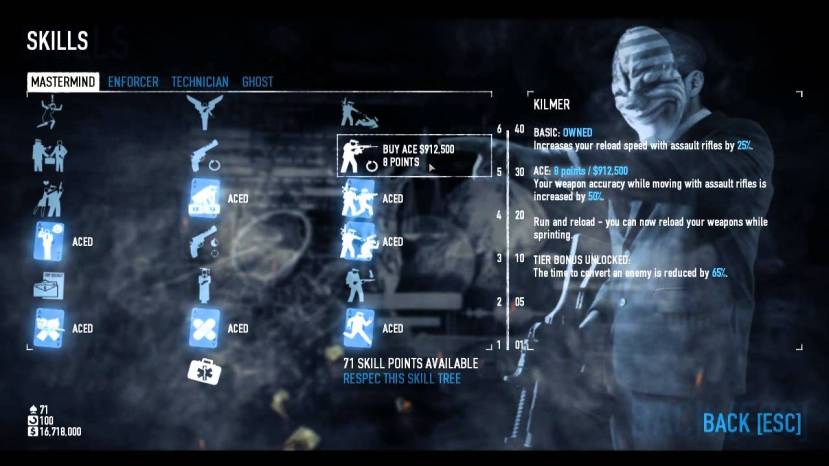The height and width of the screenshot is (466, 829).
Task: Select the Mastermind tab
Action: click(x=63, y=82)
